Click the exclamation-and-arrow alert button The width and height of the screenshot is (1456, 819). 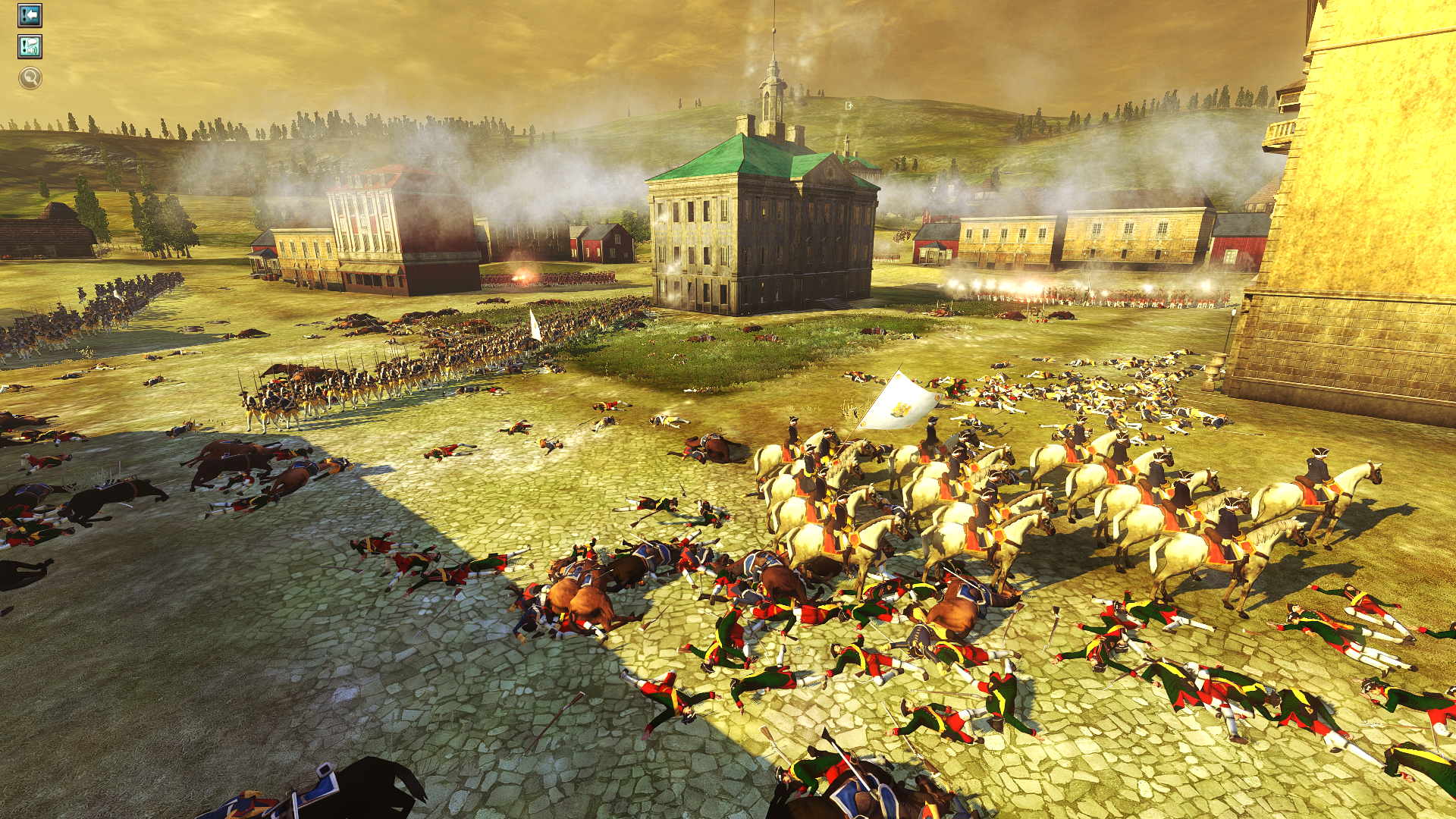(30, 15)
